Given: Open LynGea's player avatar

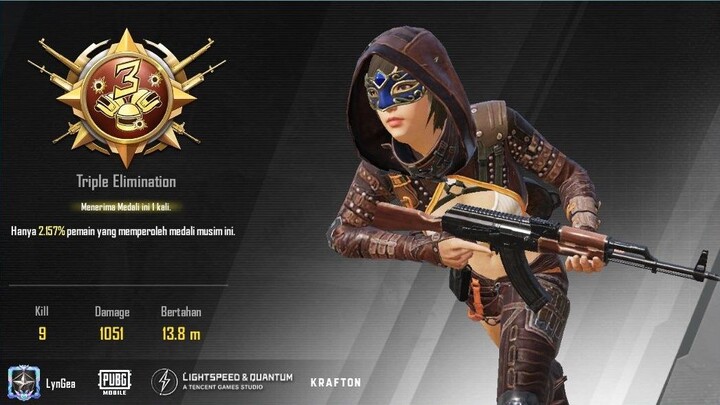Looking at the screenshot, I should 22,381.
